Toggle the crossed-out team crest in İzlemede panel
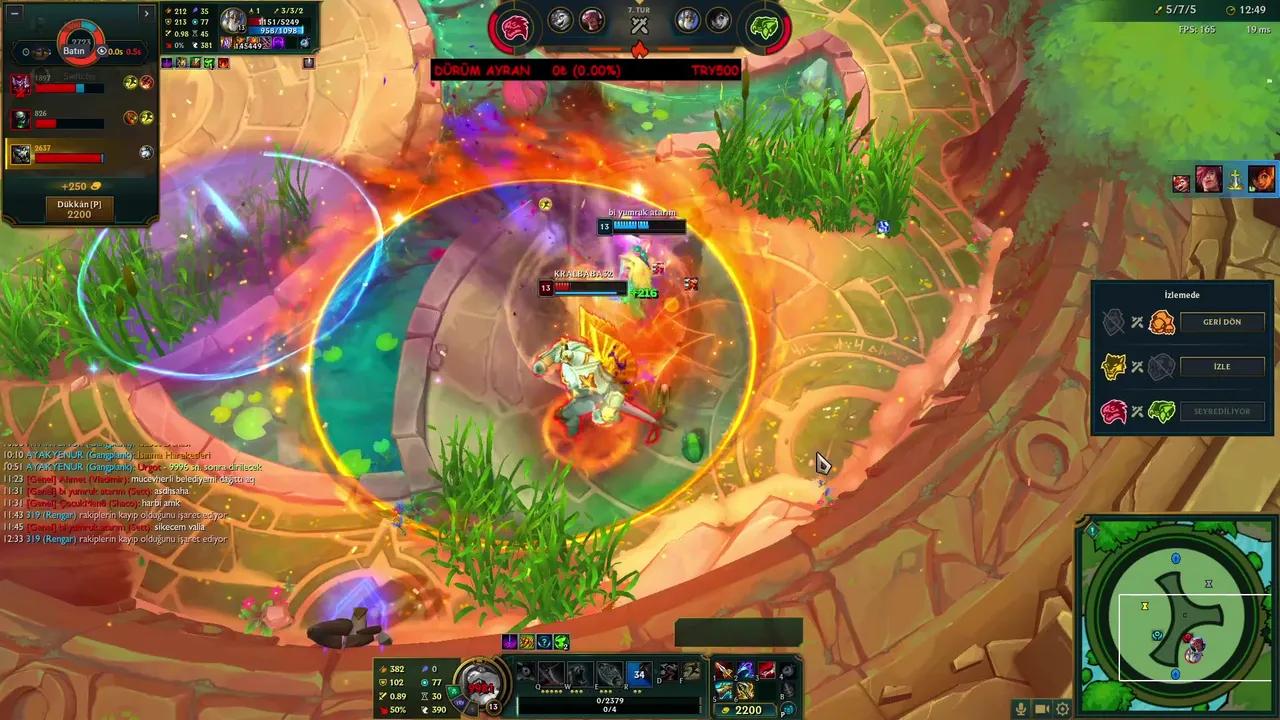Screen dimensions: 1280x720 (x=1113, y=321)
